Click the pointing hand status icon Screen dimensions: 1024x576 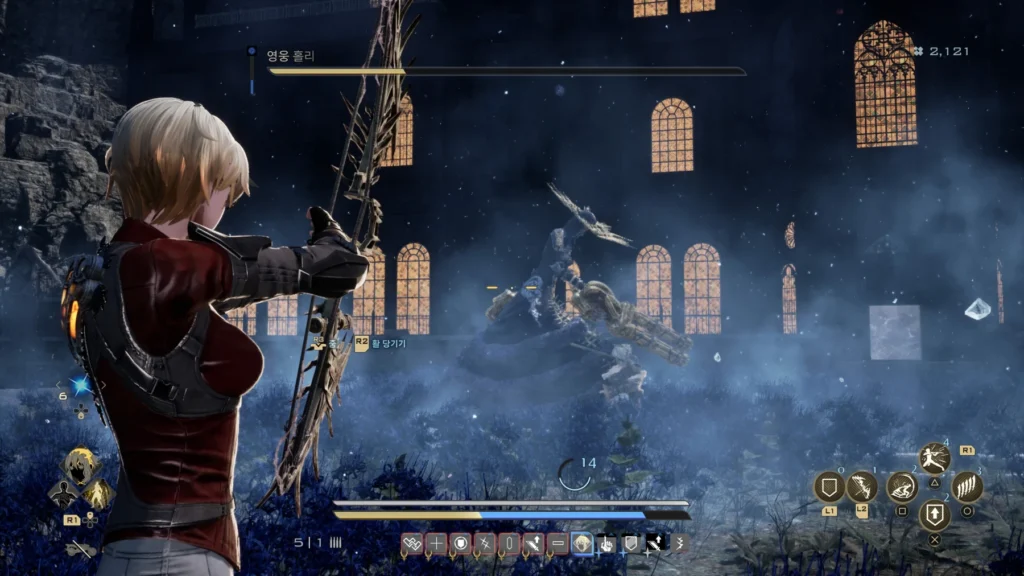(x=606, y=544)
